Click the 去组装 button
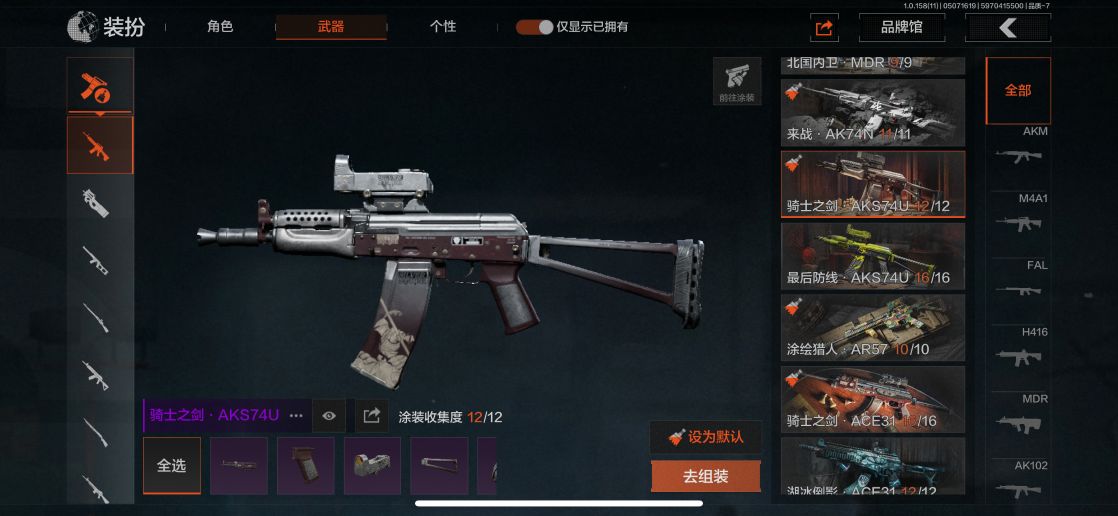Screen dimensions: 1118x516 click(706, 477)
